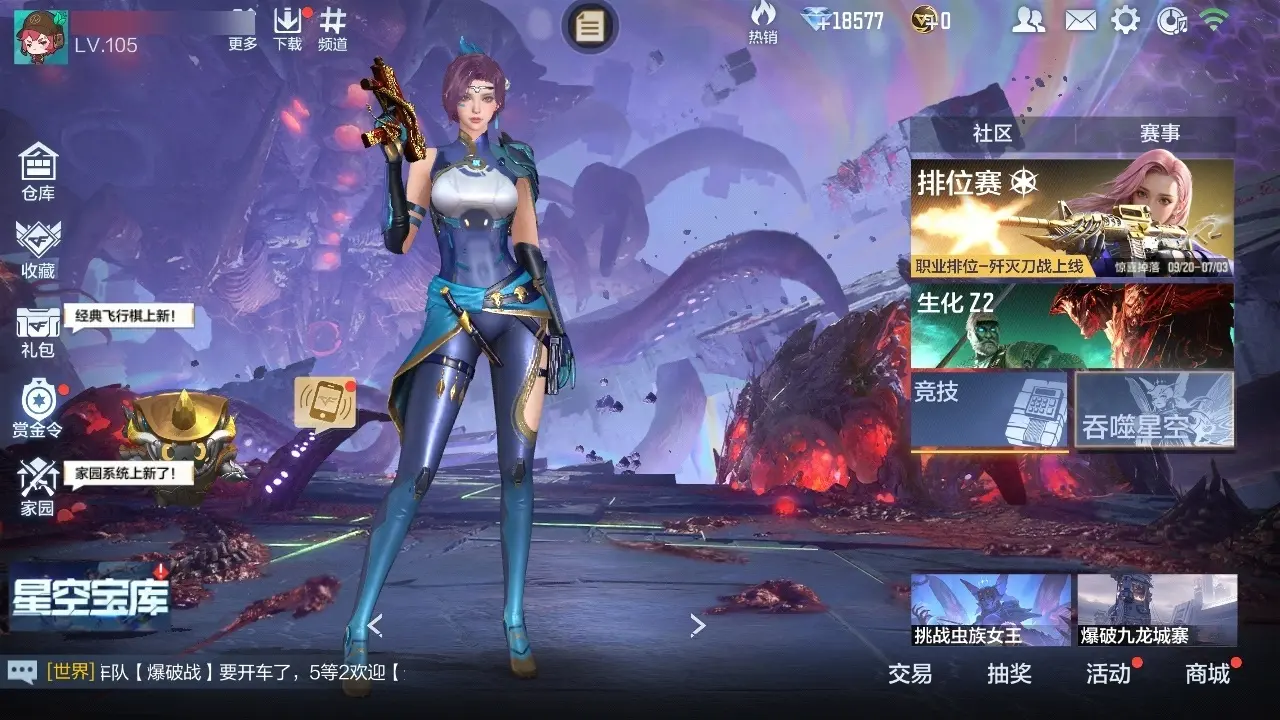The width and height of the screenshot is (1280, 720).
Task: Switch to the 社区 community tab
Action: click(992, 134)
